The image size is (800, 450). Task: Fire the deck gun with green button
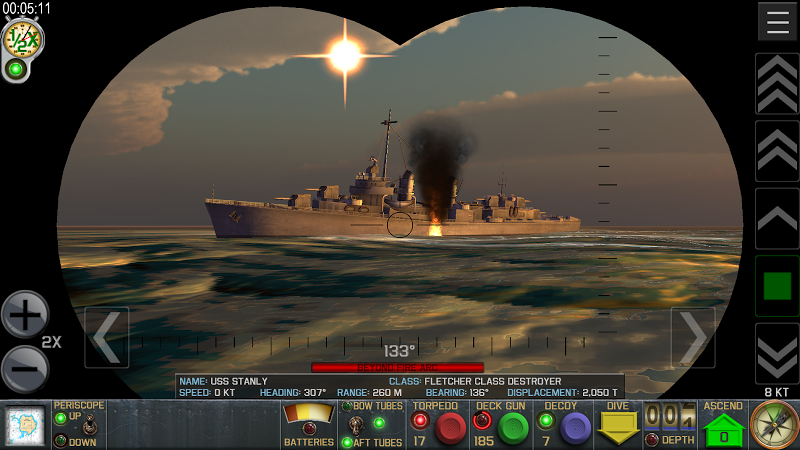[x=513, y=428]
